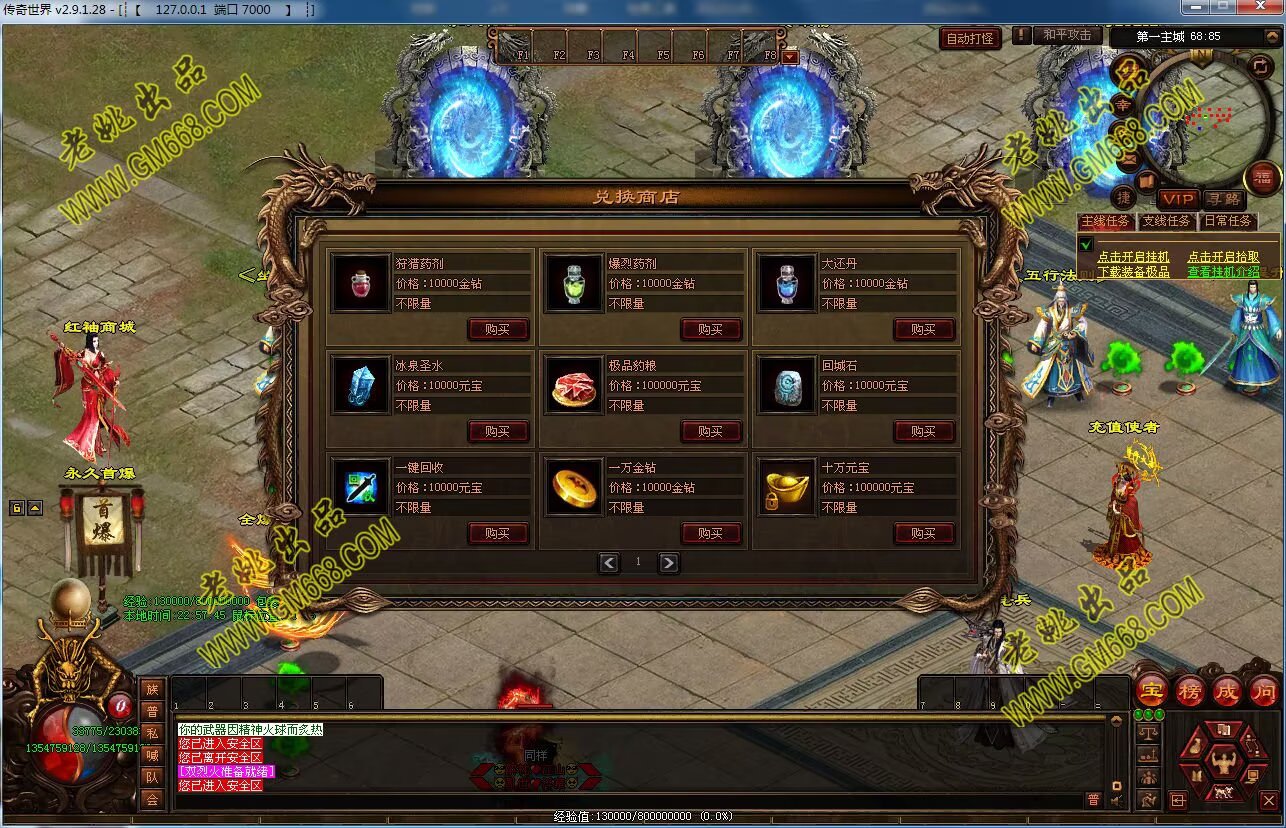Click the 点击开启挂机 link
Viewport: 1286px width, 828px height.
pos(1133,257)
